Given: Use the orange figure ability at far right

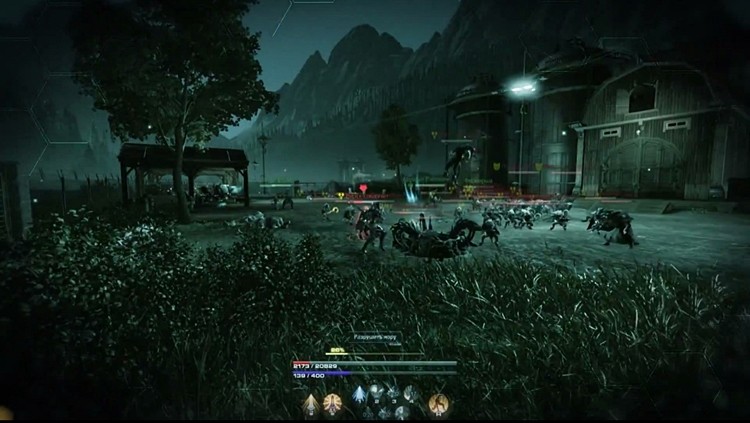Looking at the screenshot, I should pos(438,403).
